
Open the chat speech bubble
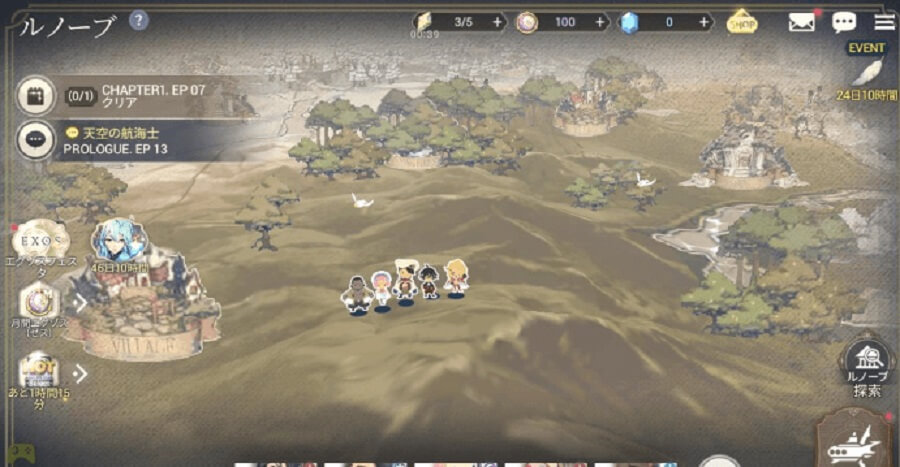pos(844,22)
